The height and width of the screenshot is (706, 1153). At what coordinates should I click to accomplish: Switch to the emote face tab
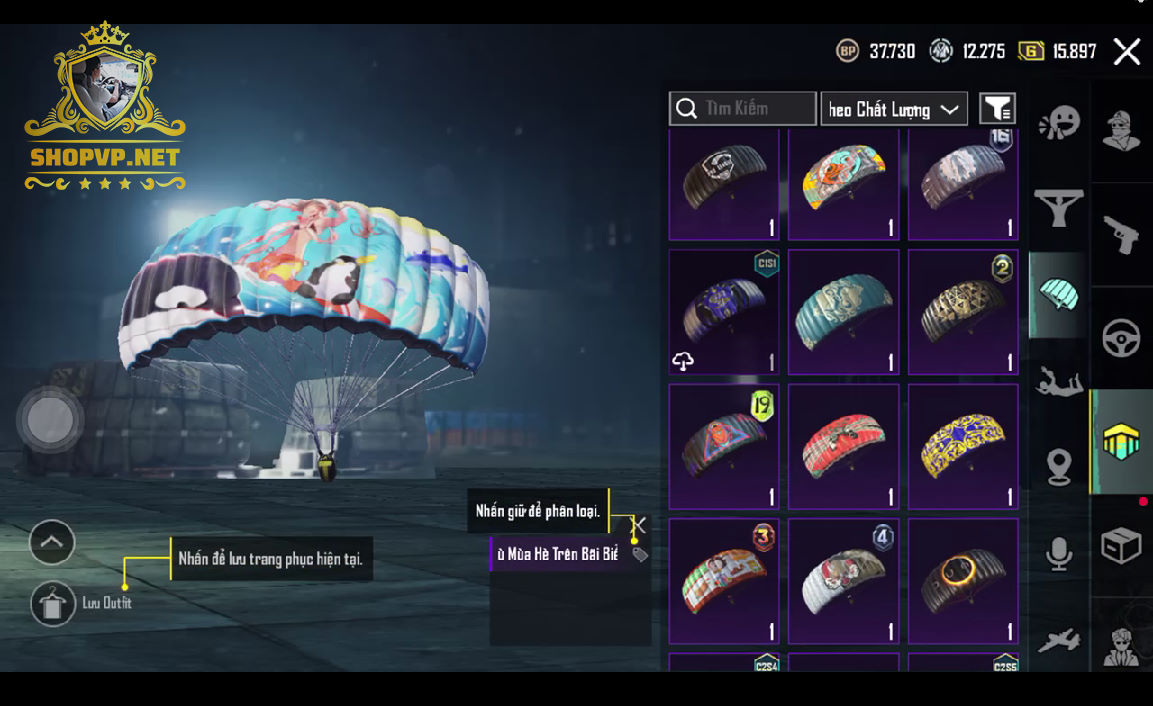(1059, 125)
